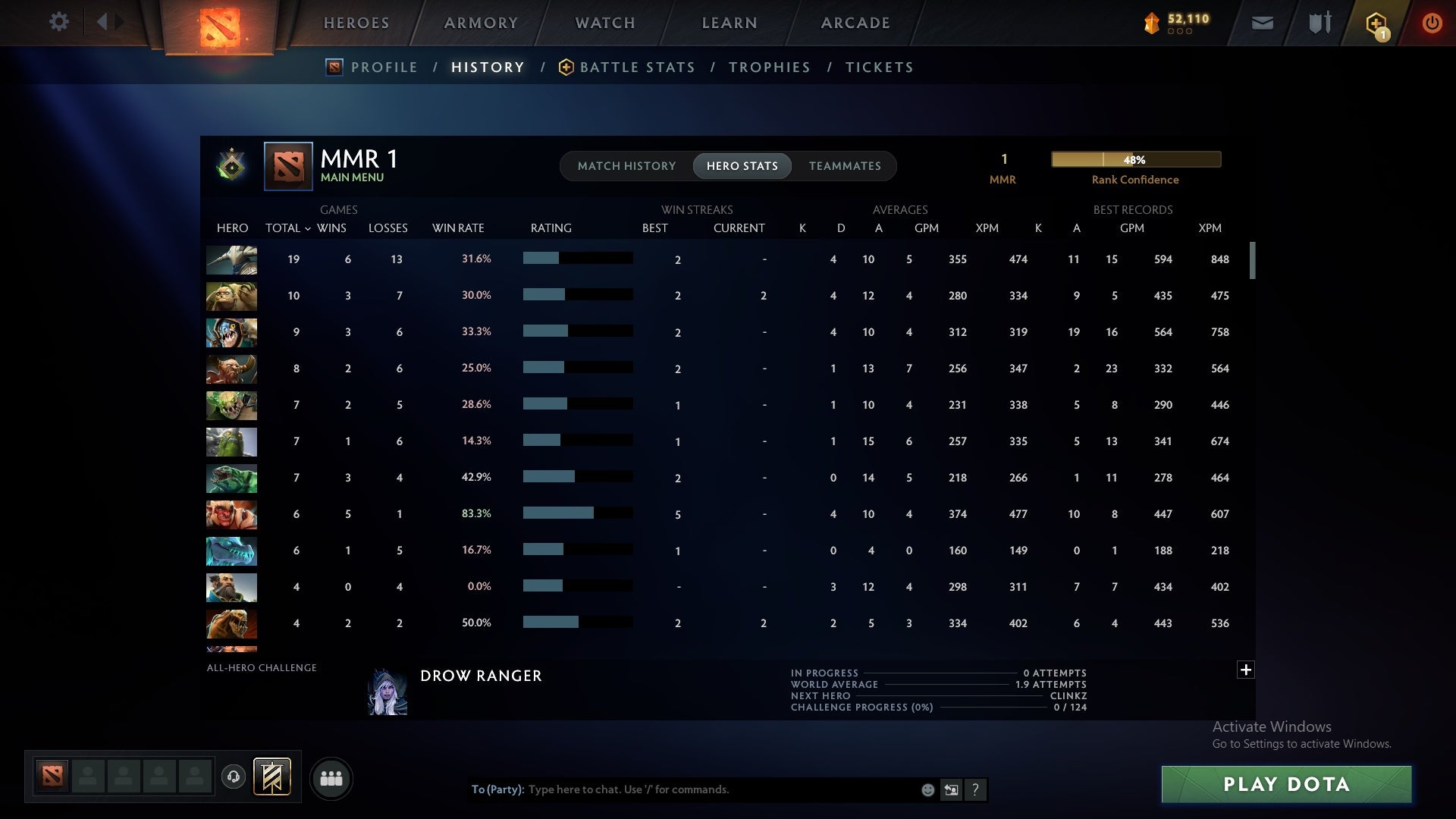Open the Heroes menu
Viewport: 1456px width, 819px height.
(356, 23)
